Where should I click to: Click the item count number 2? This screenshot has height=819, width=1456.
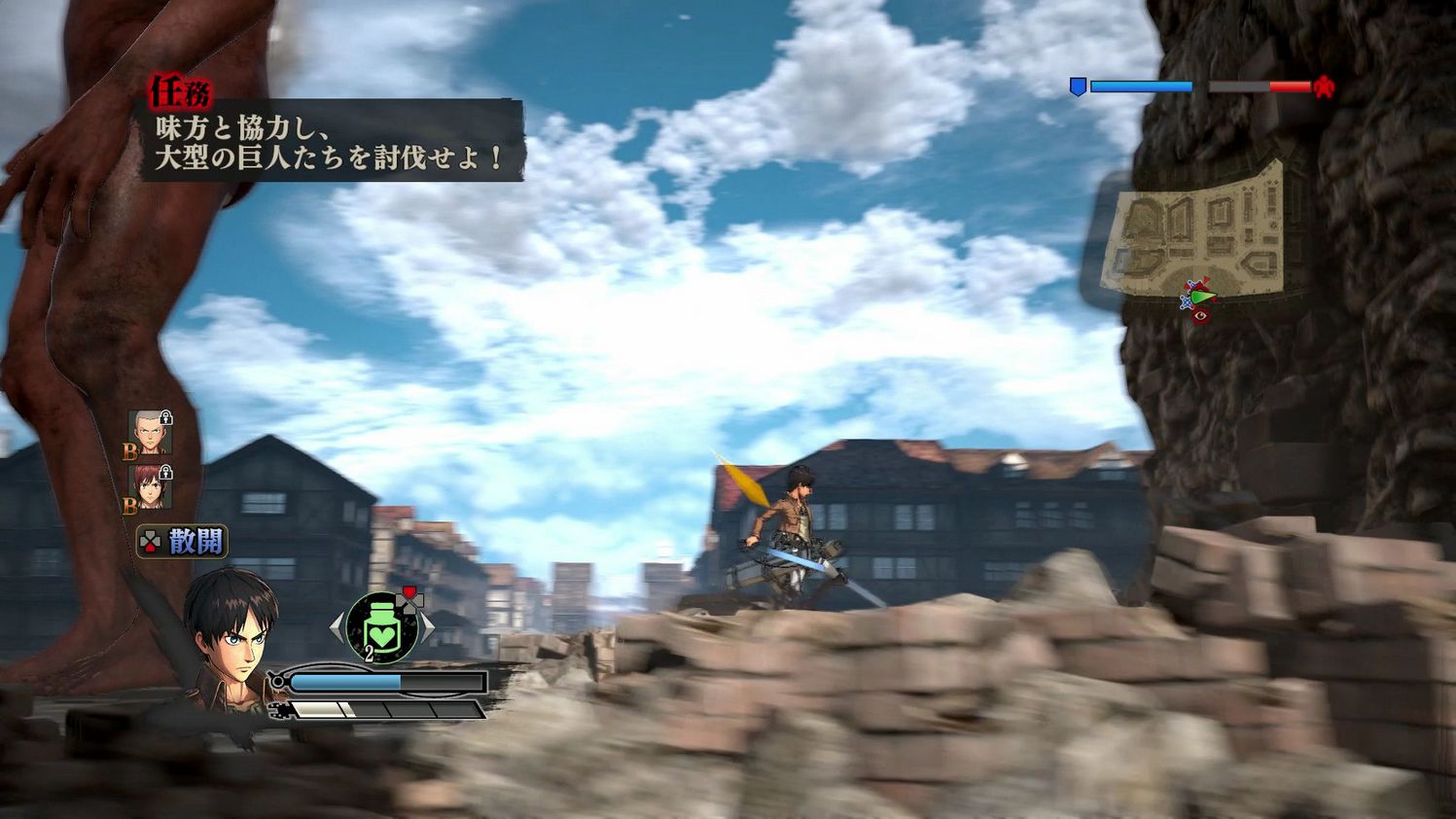click(x=370, y=652)
